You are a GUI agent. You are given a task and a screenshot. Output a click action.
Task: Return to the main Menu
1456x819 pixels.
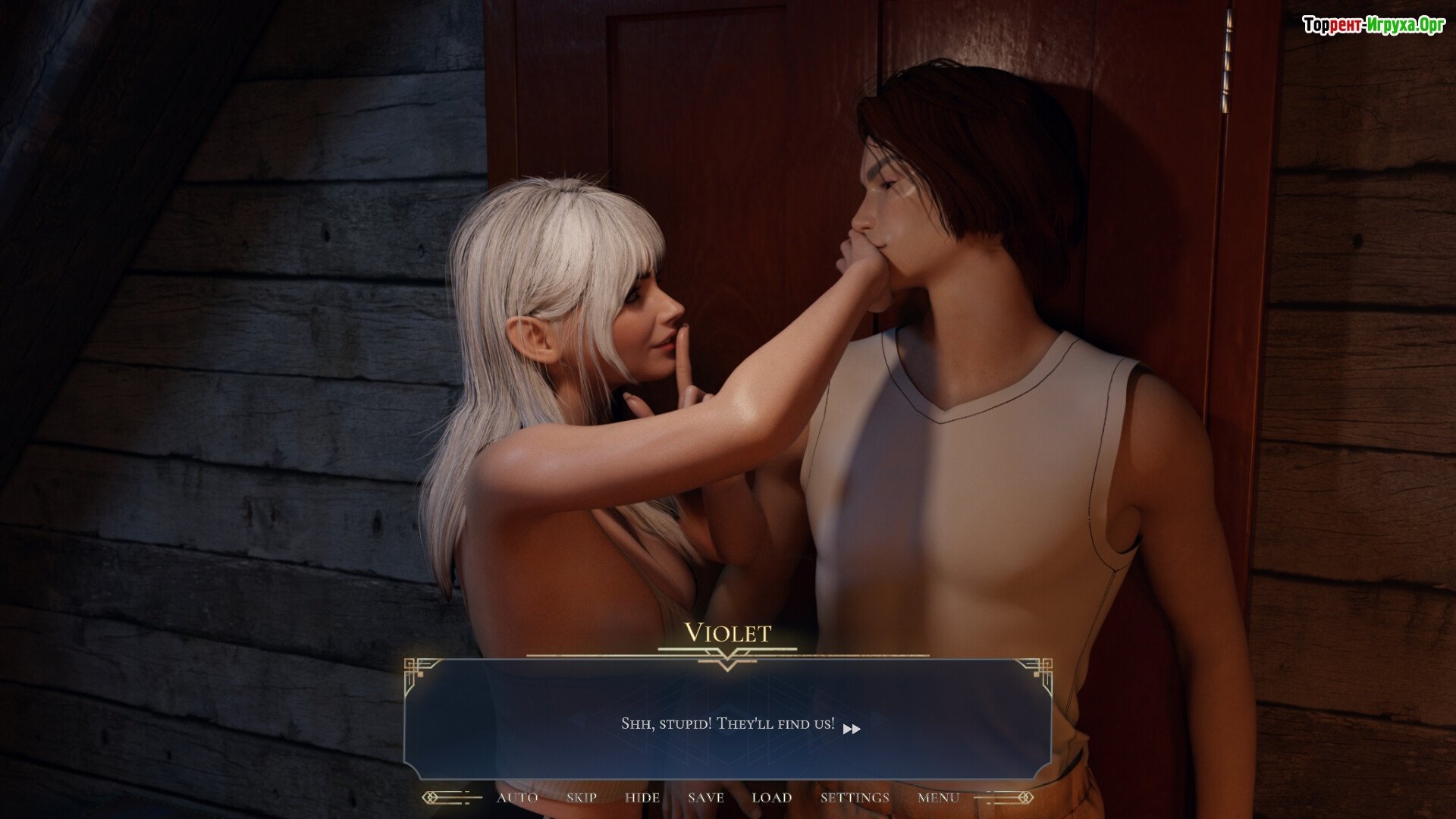[x=938, y=798]
